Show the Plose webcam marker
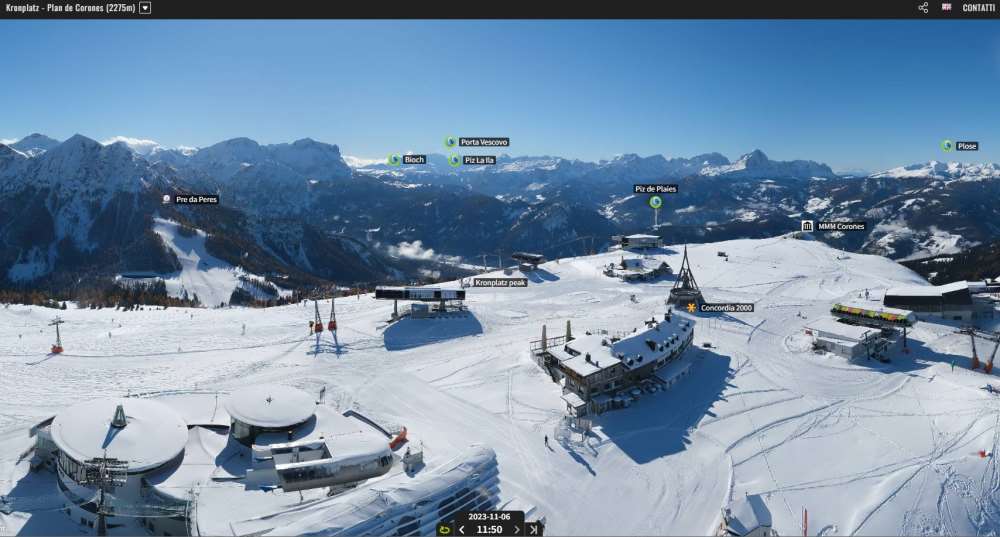Screen dimensions: 1000x537 [946, 146]
